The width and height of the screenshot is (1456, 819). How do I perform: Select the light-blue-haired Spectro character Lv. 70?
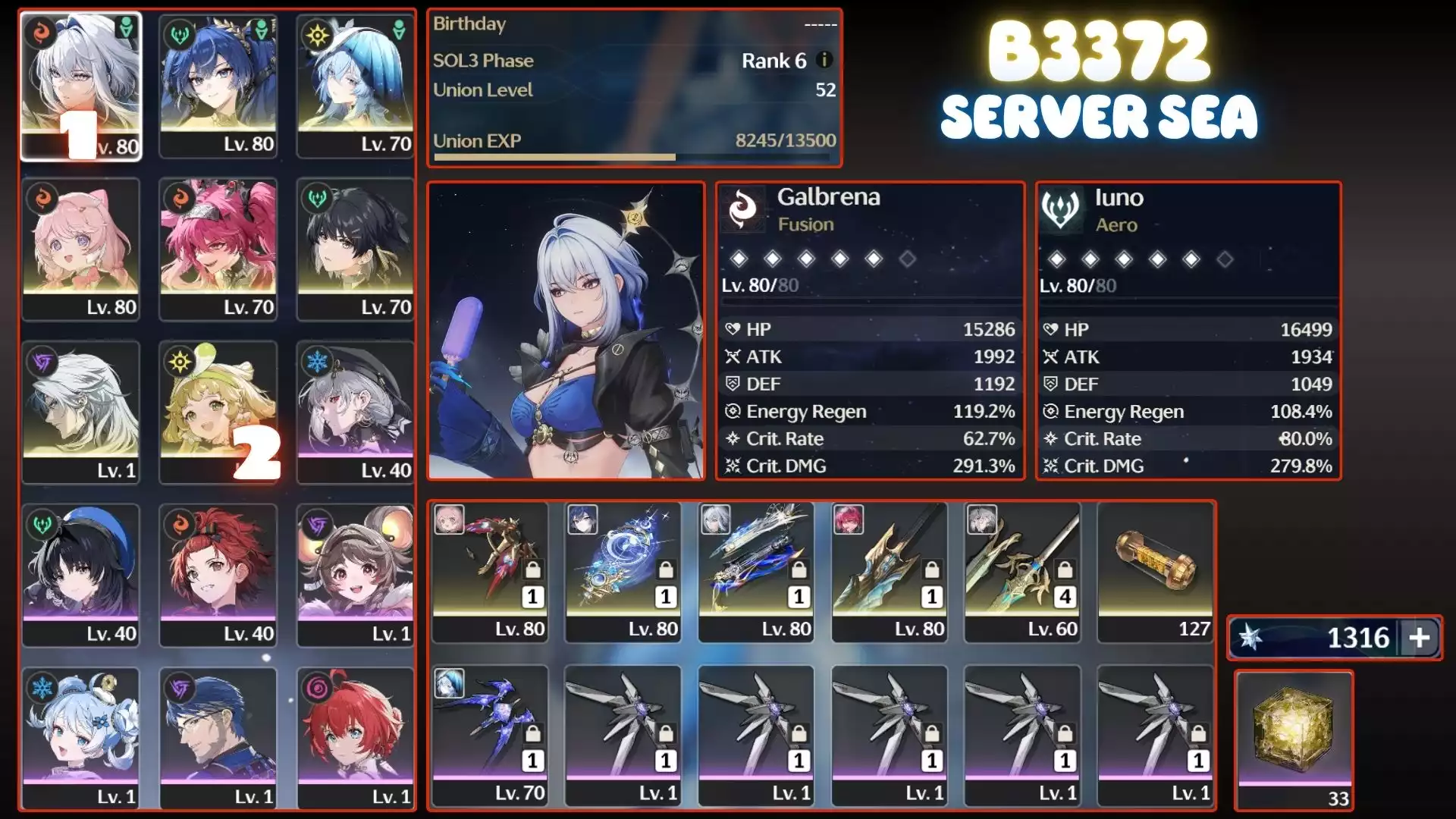point(355,85)
